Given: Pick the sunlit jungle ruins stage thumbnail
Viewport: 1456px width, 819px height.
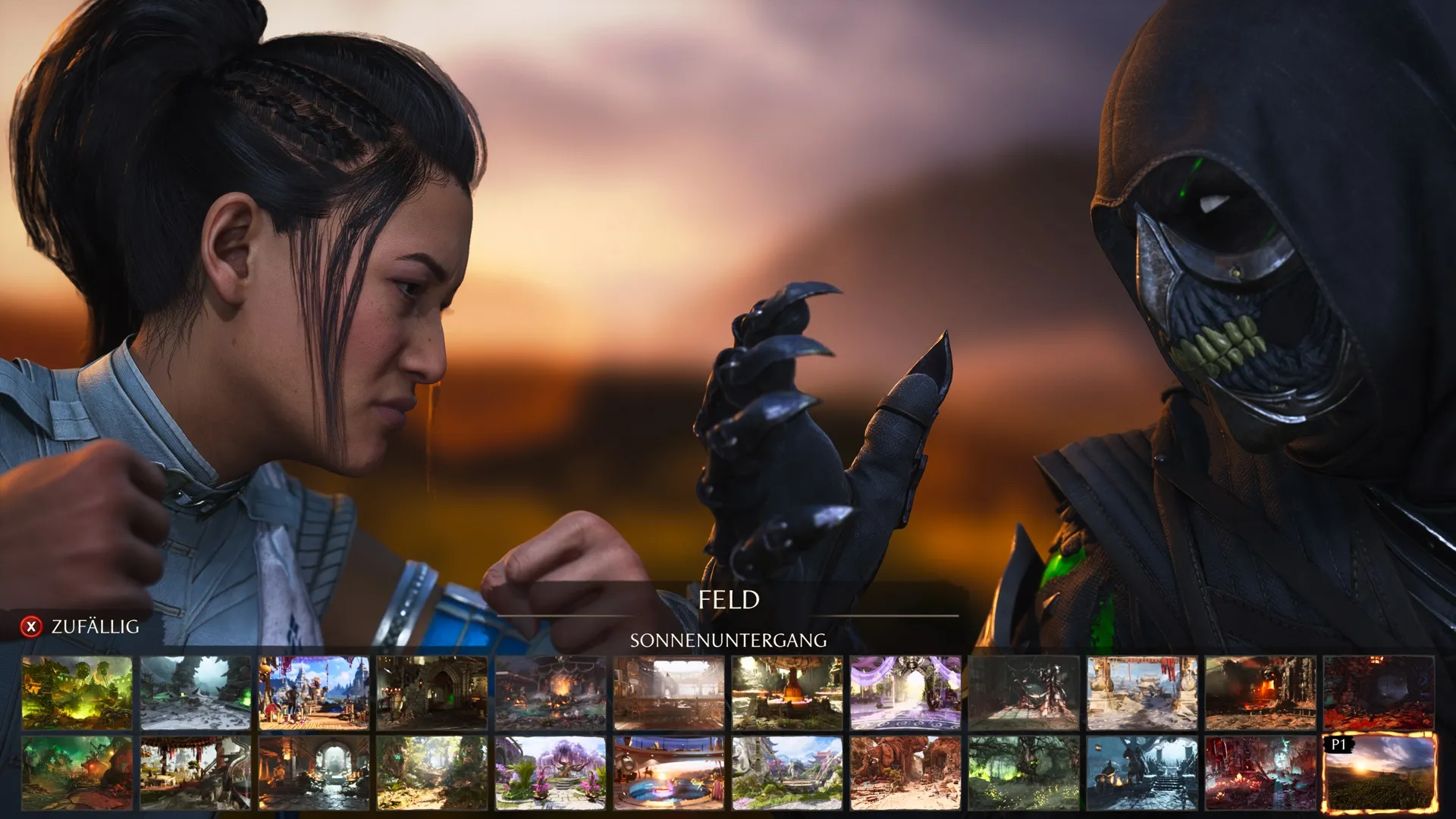Looking at the screenshot, I should pos(432,773).
